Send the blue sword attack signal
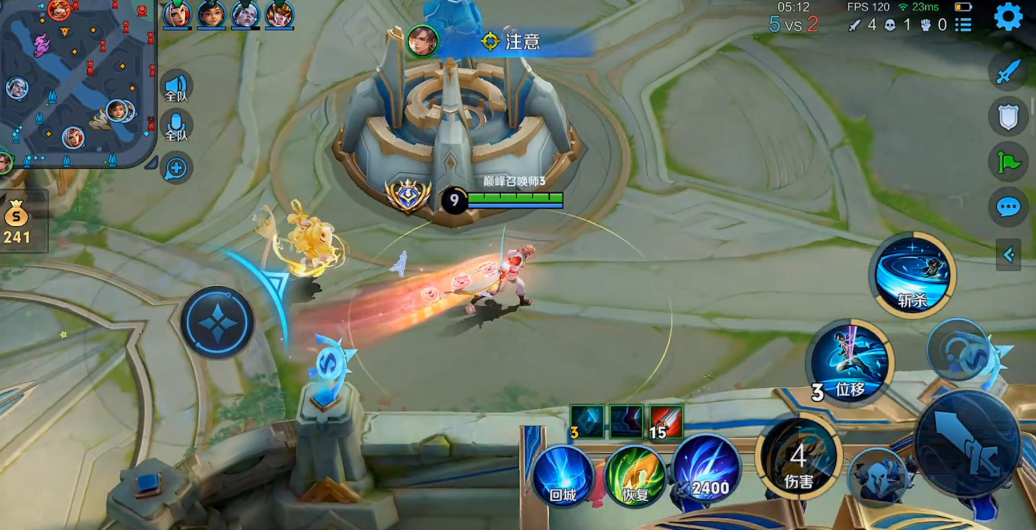 (x=1007, y=72)
